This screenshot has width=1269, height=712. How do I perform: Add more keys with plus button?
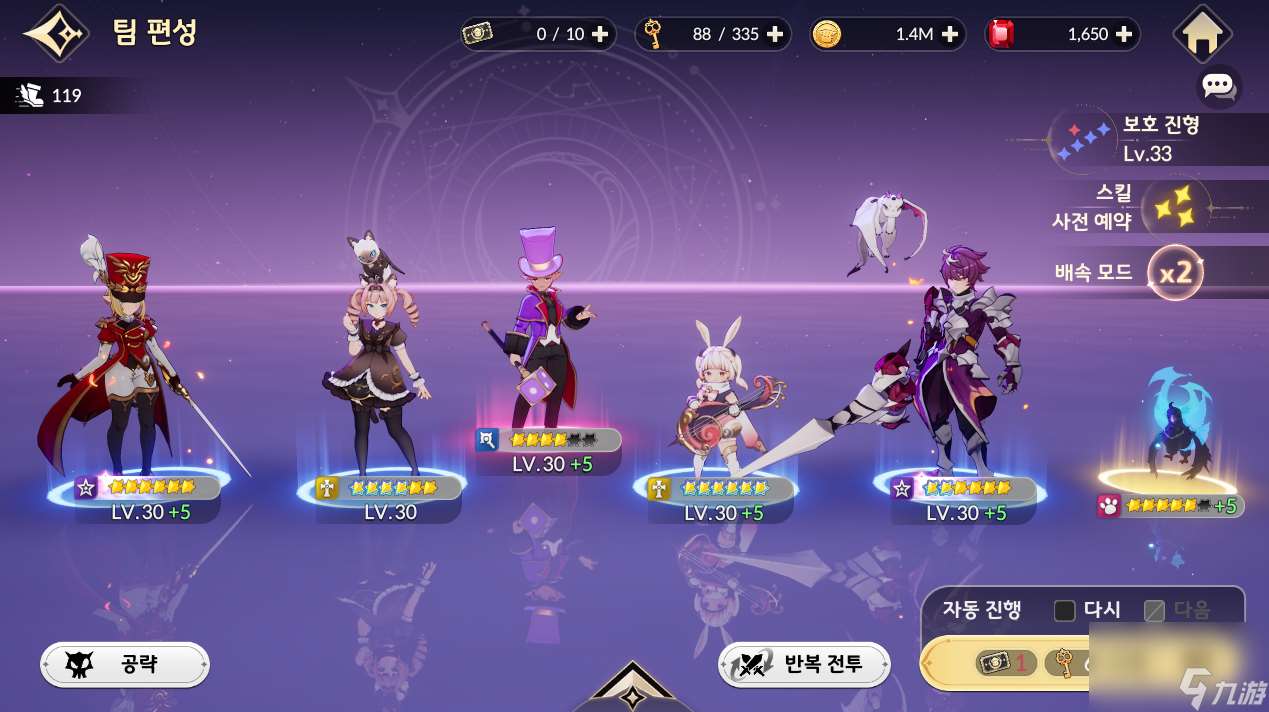[775, 34]
